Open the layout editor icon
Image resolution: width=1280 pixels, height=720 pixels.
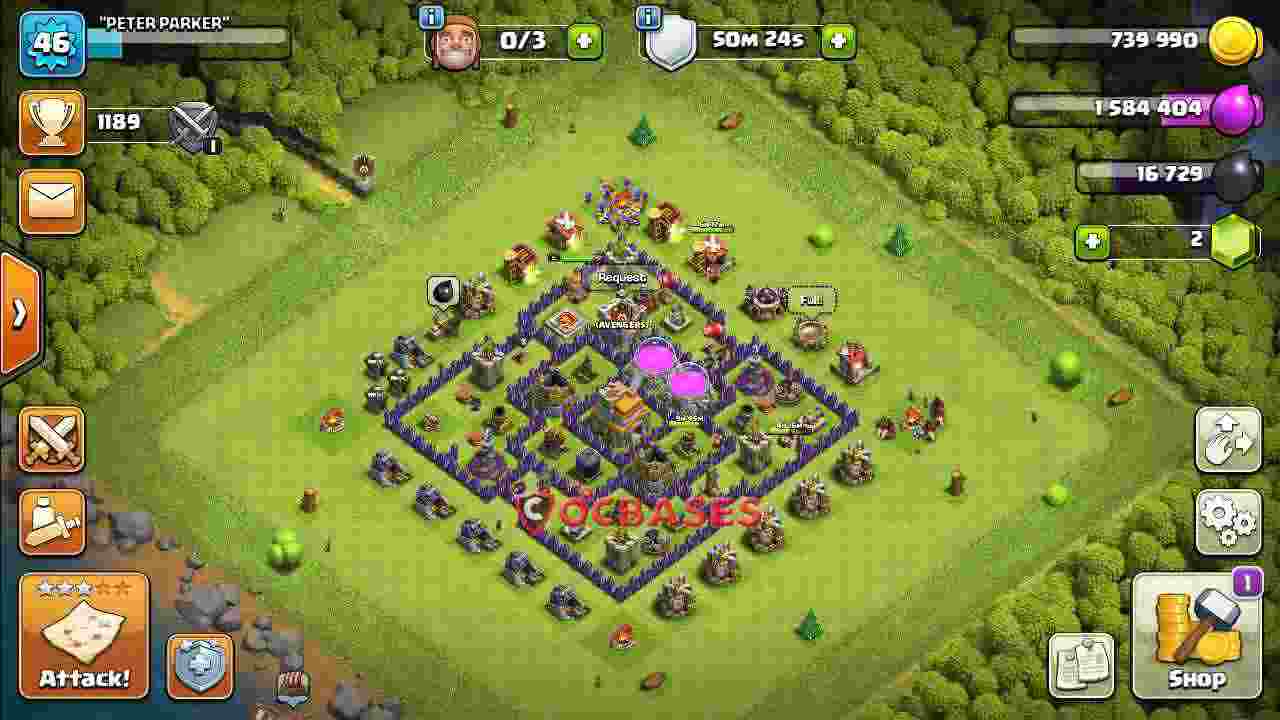(1226, 440)
